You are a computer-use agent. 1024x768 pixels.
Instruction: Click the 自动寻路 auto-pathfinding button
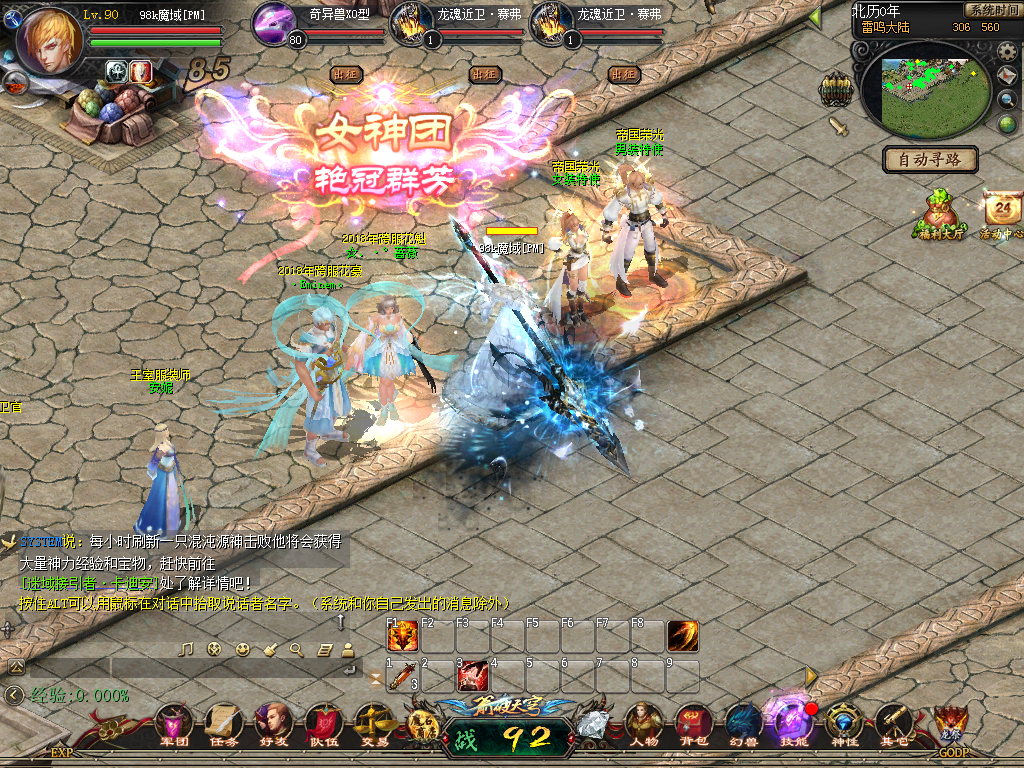click(930, 159)
